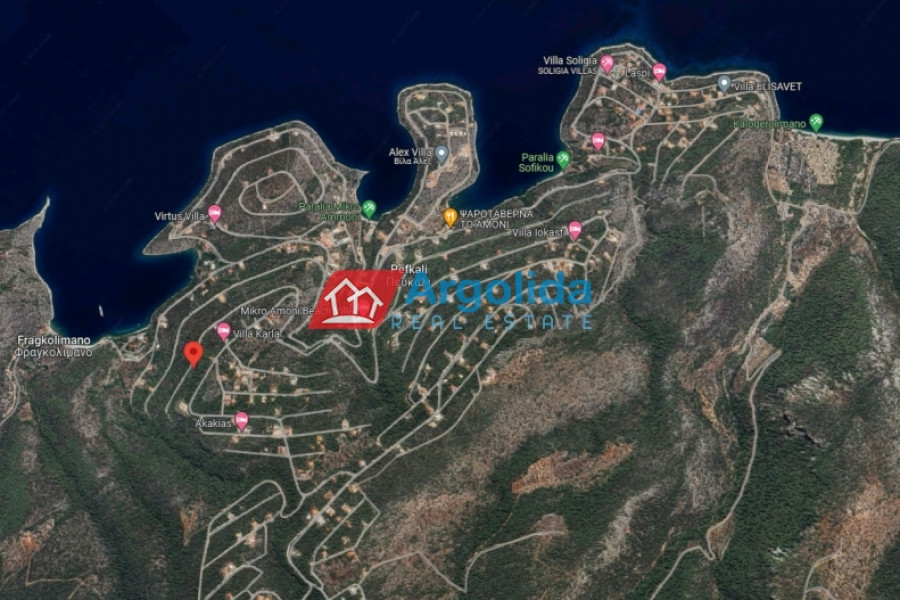The image size is (900, 600).
Task: Open the Akakias pink marker
Action: [241, 421]
